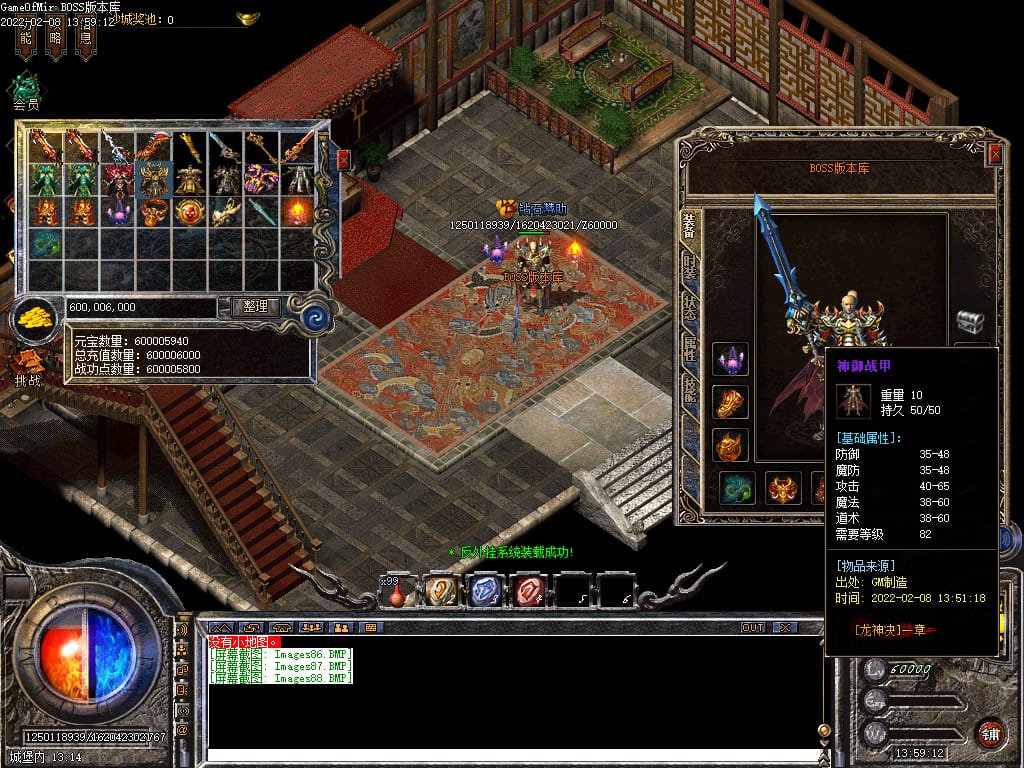This screenshot has height=768, width=1024.
Task: Select the highlighted golden armor in the bag
Action: (154, 179)
